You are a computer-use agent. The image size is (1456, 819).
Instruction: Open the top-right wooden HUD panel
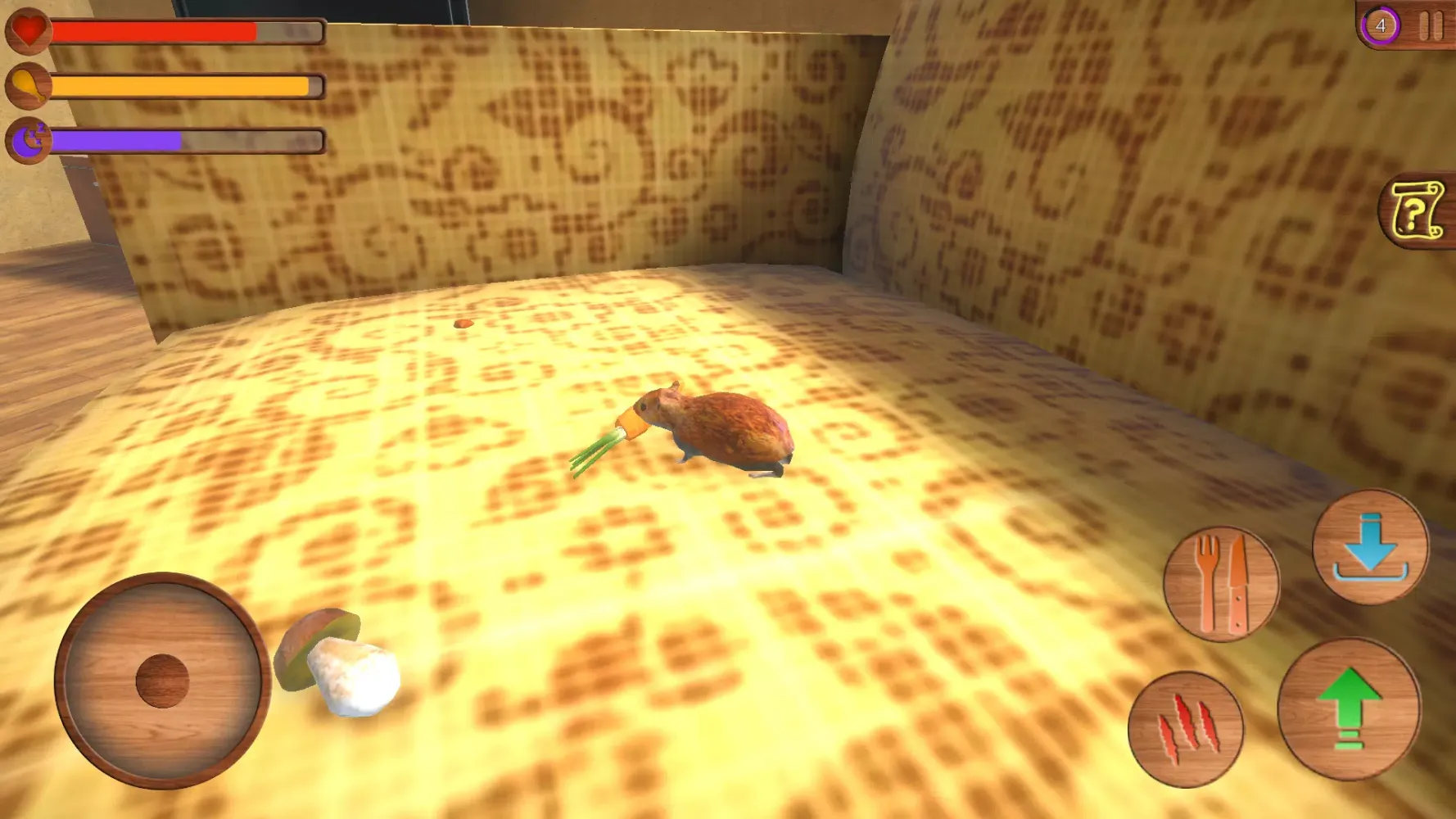pyautogui.click(x=1404, y=26)
